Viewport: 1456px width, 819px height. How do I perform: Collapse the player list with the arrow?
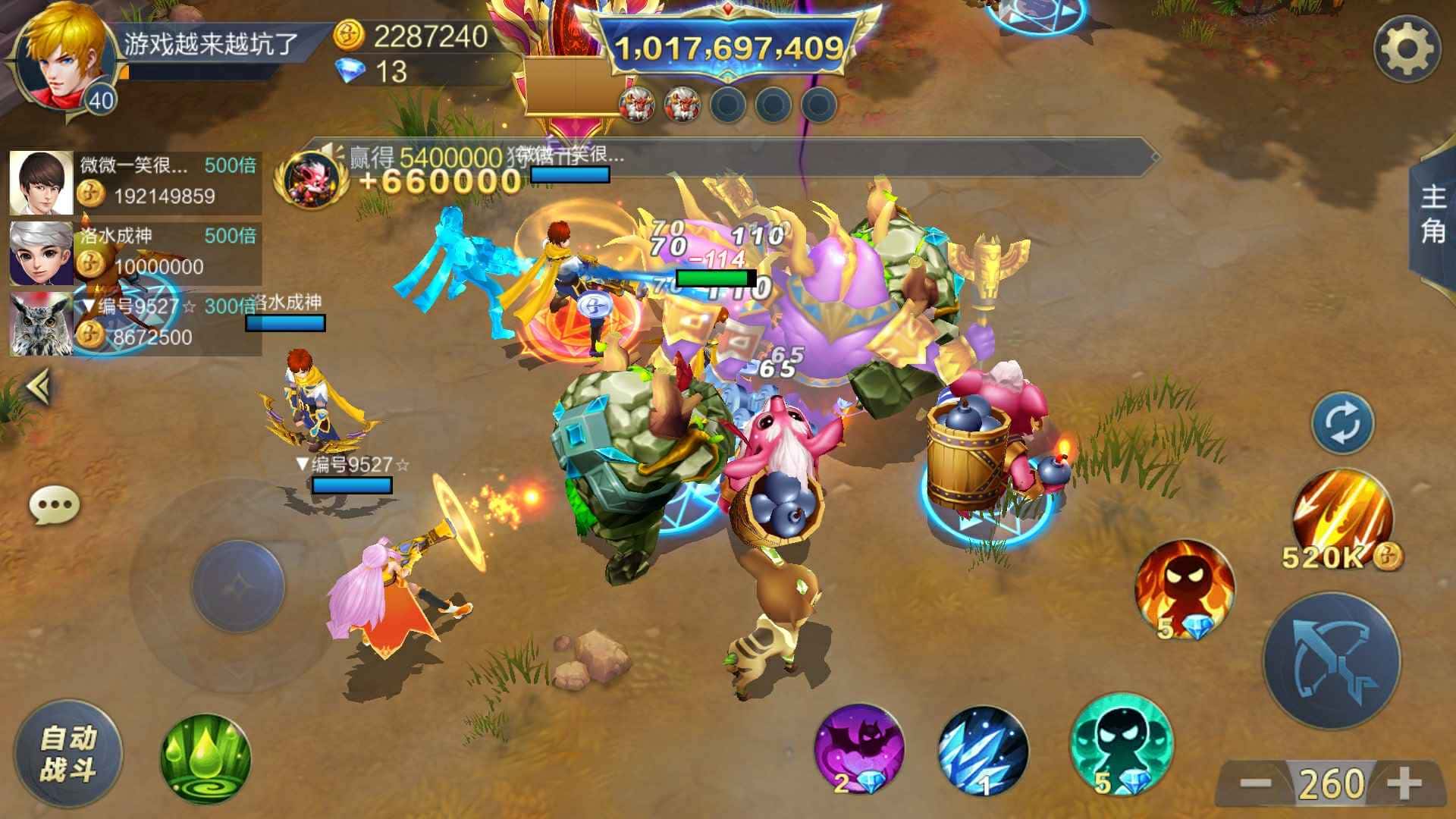pyautogui.click(x=39, y=387)
